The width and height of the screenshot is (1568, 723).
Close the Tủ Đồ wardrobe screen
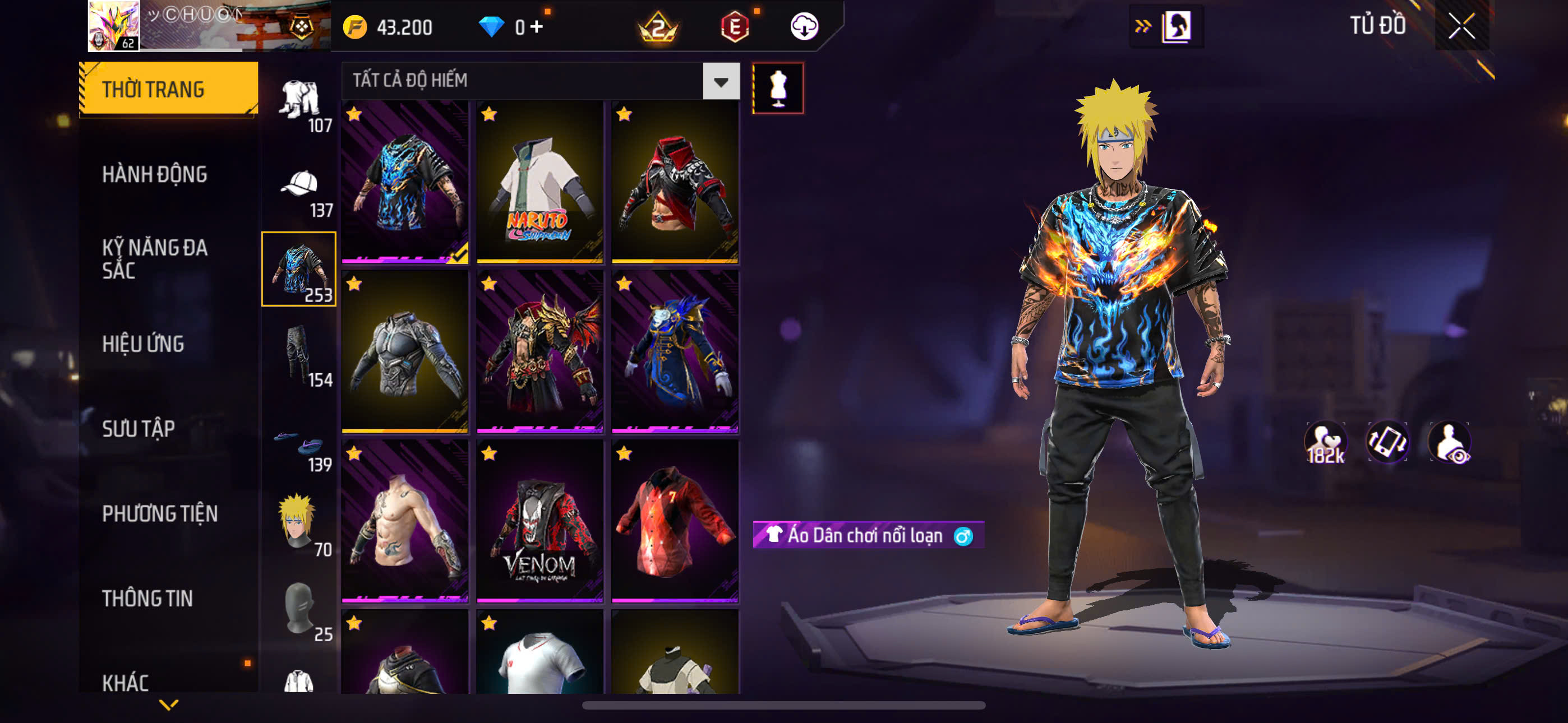coord(1461,26)
